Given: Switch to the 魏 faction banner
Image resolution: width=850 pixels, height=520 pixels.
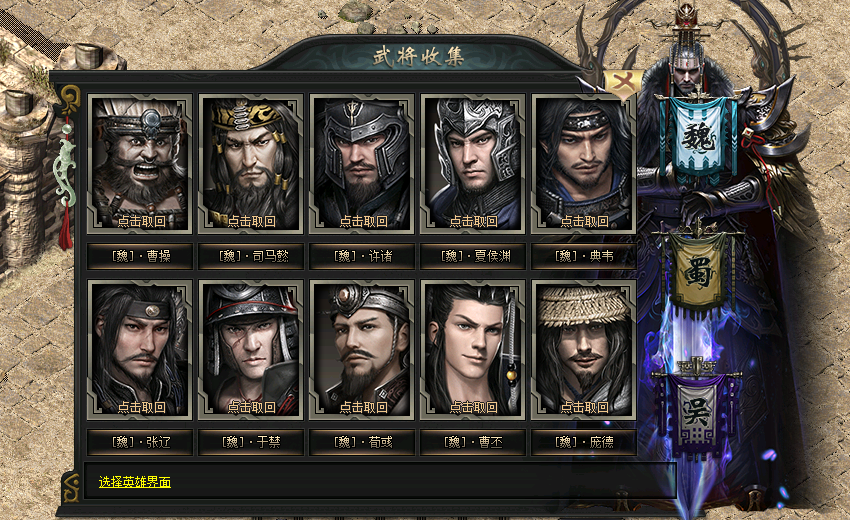Looking at the screenshot, I should [x=701, y=139].
